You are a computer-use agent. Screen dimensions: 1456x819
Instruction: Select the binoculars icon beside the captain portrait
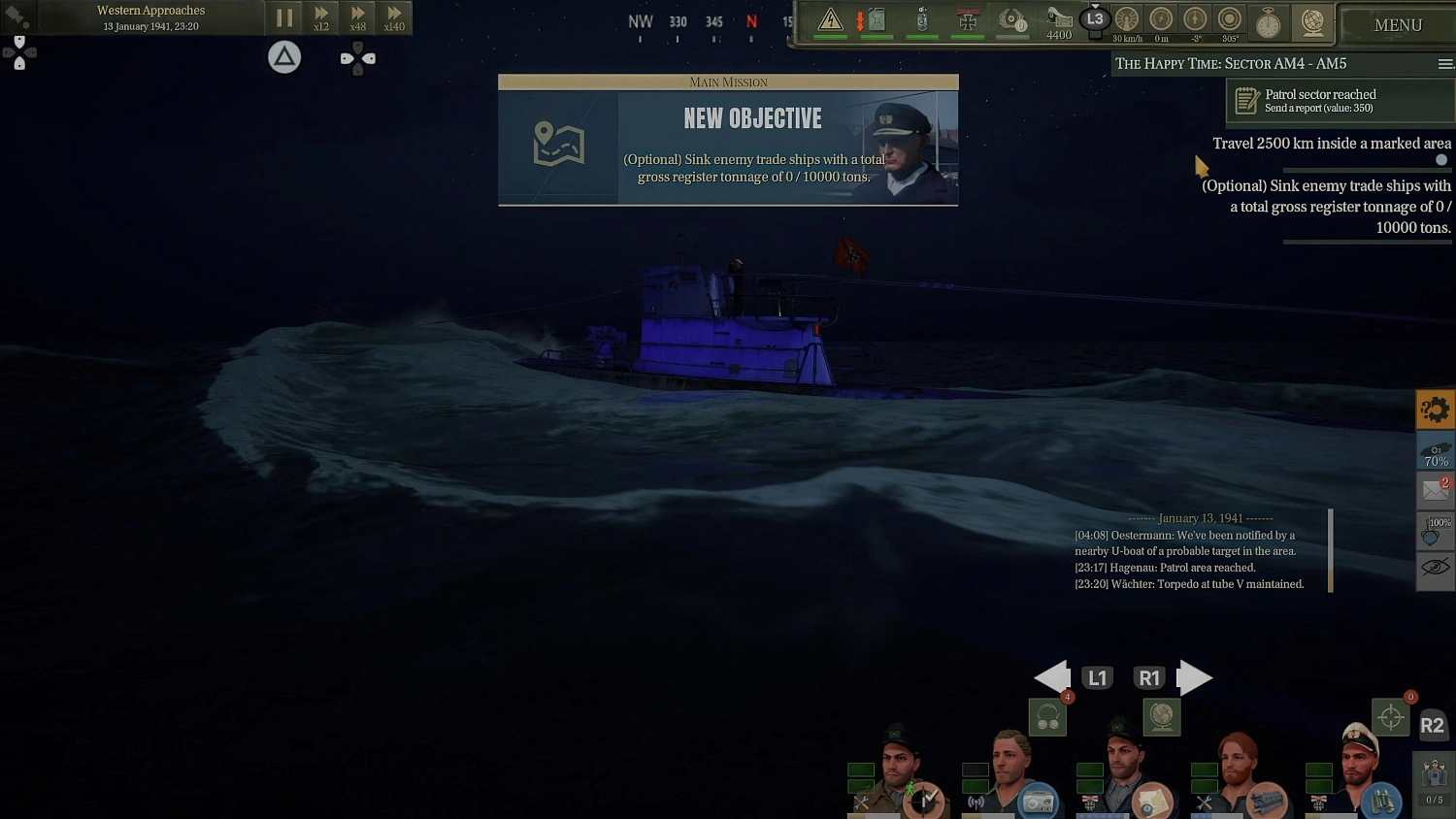1383,800
